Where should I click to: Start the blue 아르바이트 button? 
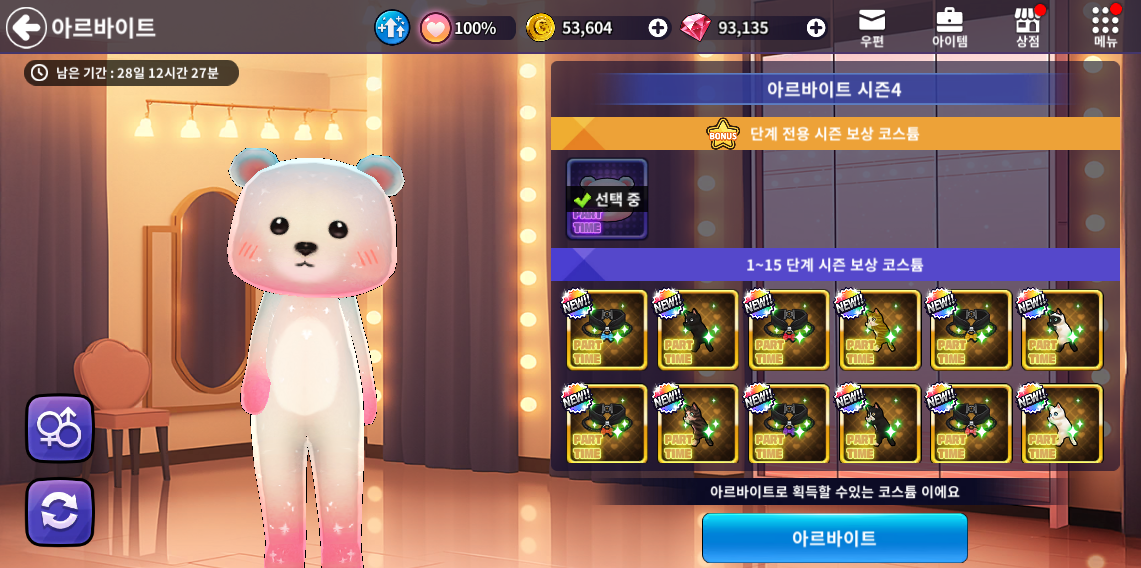click(x=834, y=538)
